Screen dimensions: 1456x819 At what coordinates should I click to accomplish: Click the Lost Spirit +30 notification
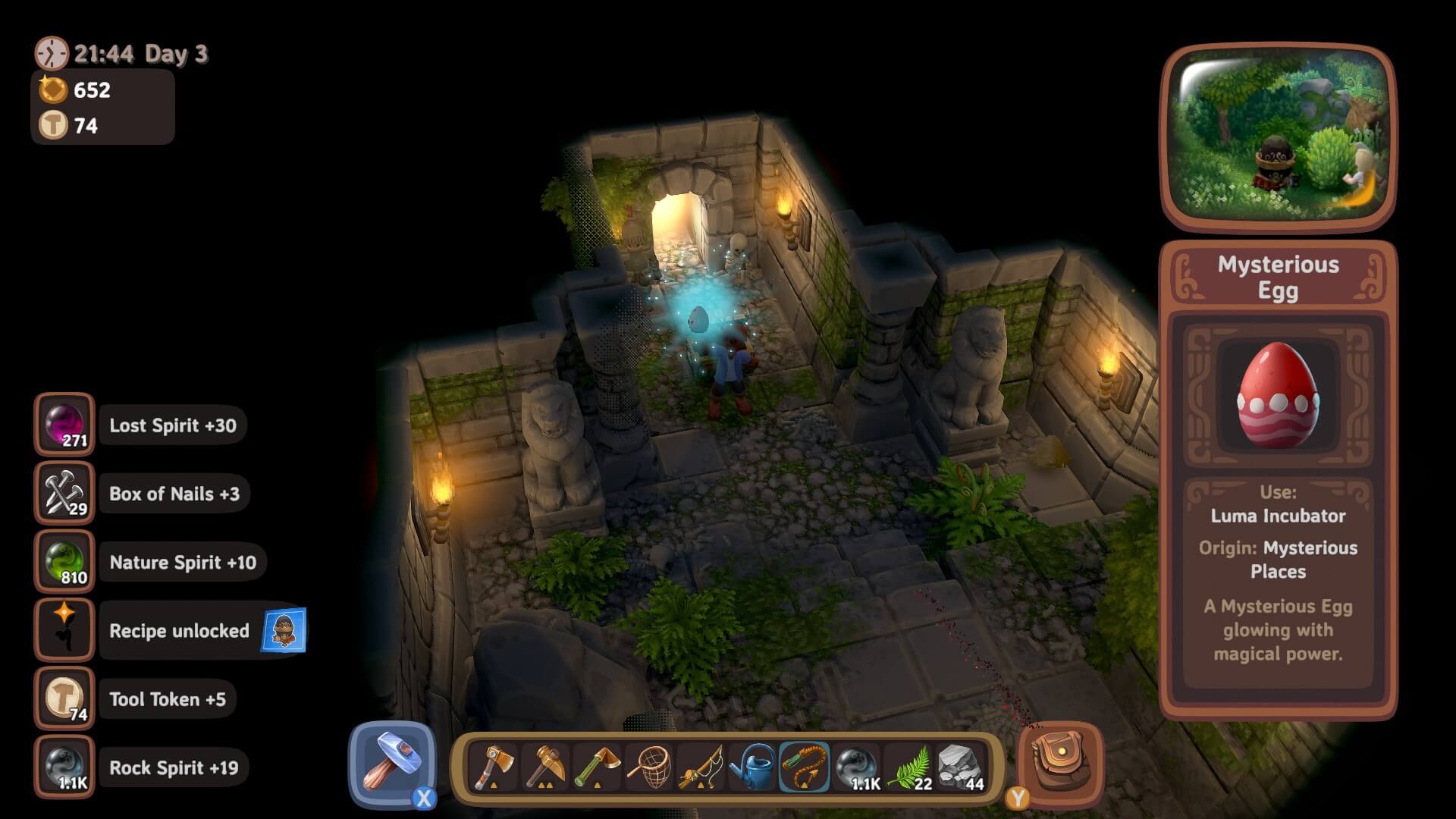173,425
